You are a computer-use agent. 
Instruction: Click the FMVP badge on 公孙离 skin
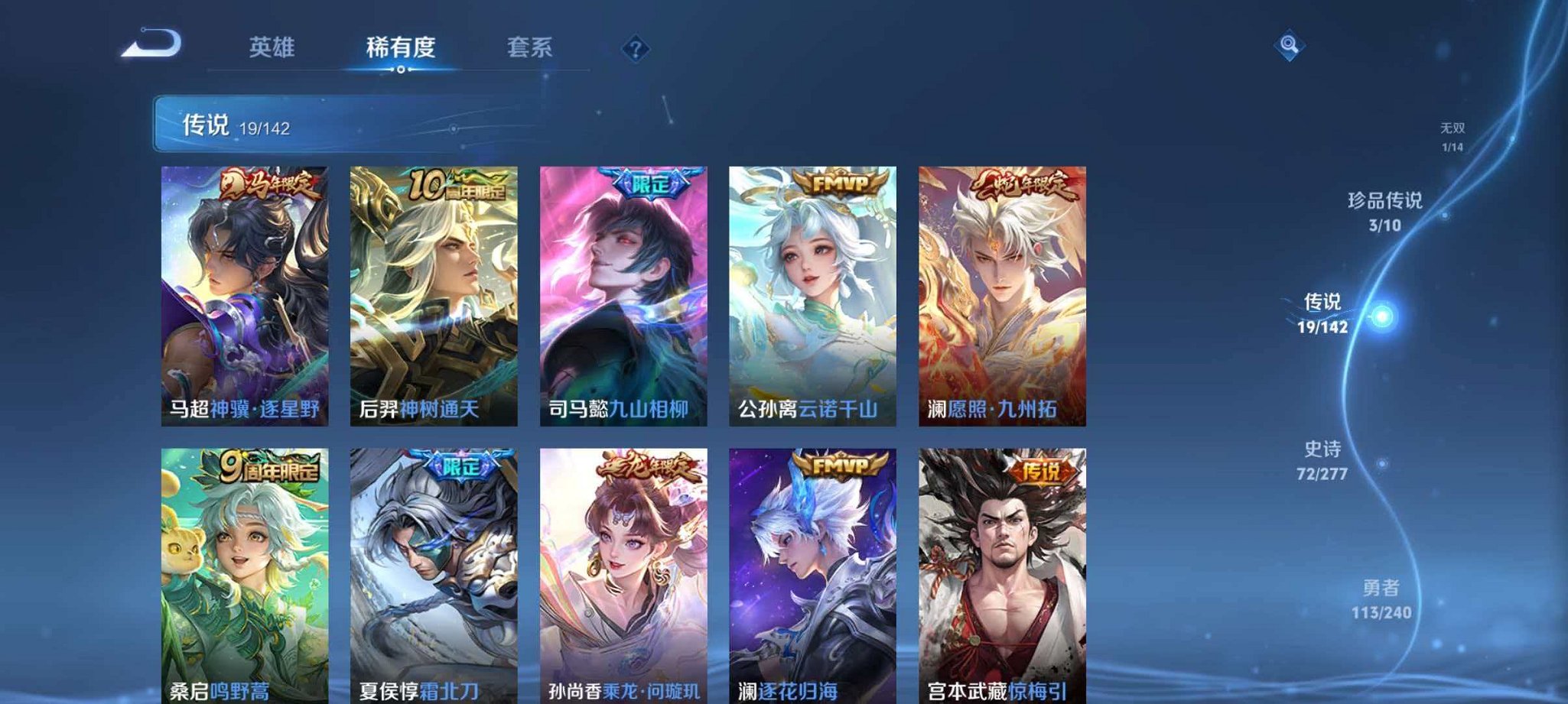tap(841, 183)
